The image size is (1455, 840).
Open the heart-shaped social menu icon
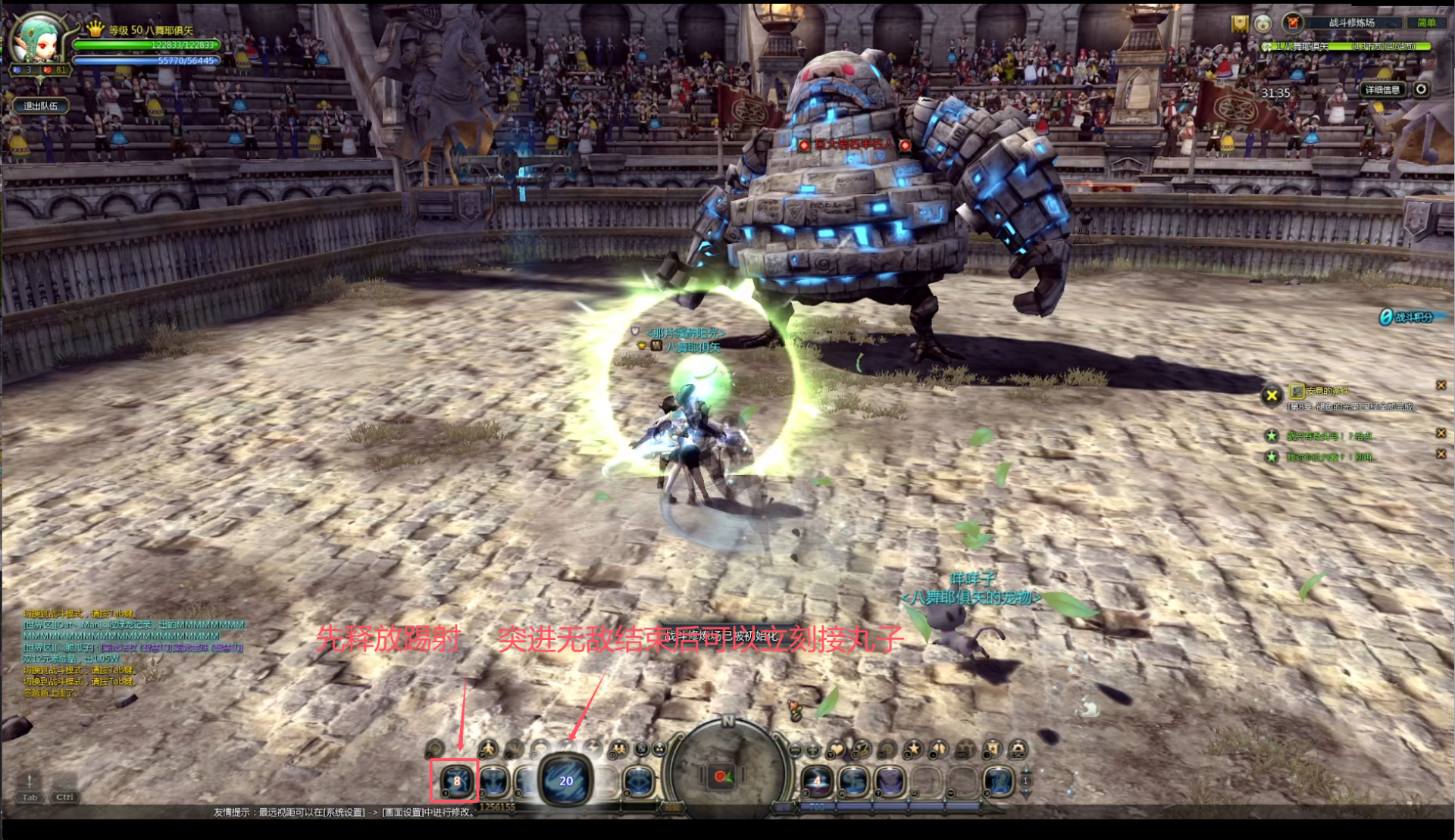836,750
